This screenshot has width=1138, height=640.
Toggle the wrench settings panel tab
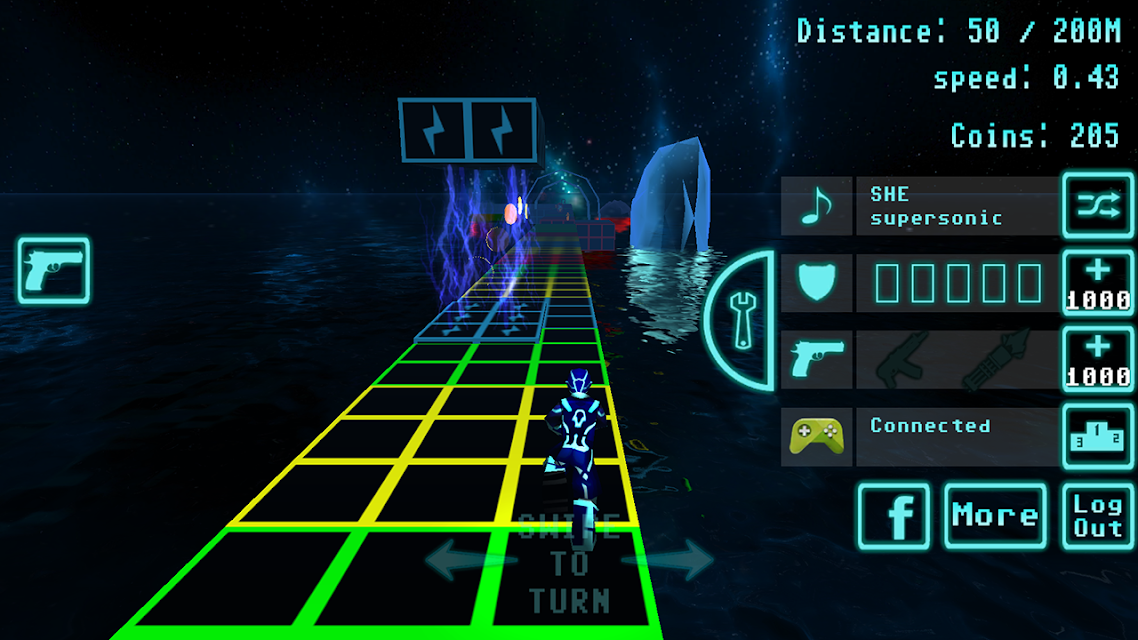742,320
